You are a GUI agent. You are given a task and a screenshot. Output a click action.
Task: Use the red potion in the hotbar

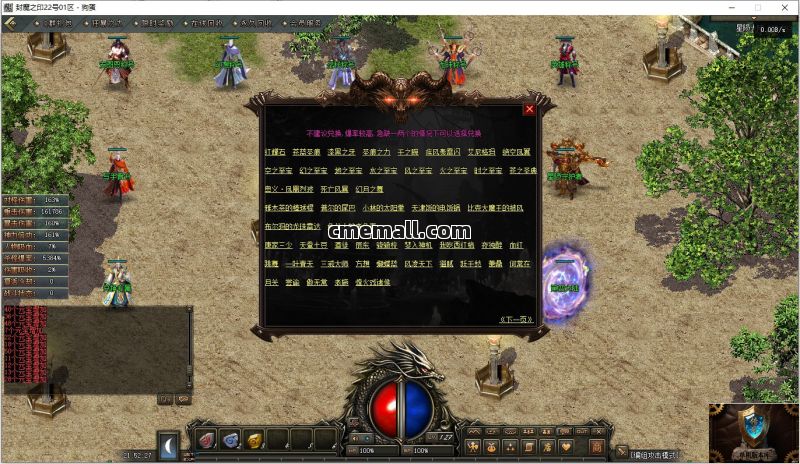[x=206, y=439]
